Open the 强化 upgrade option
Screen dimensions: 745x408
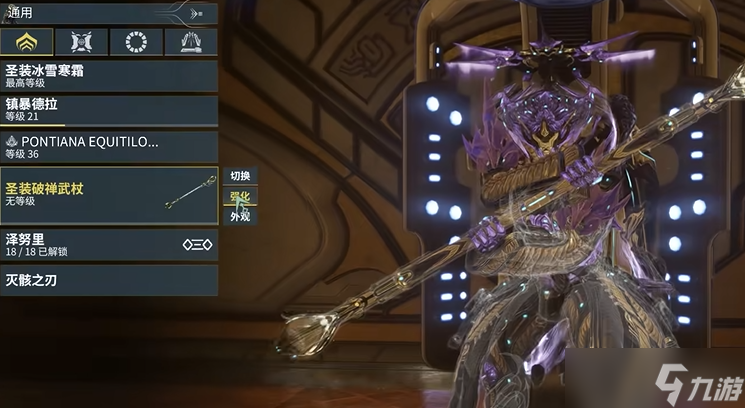[x=240, y=196]
